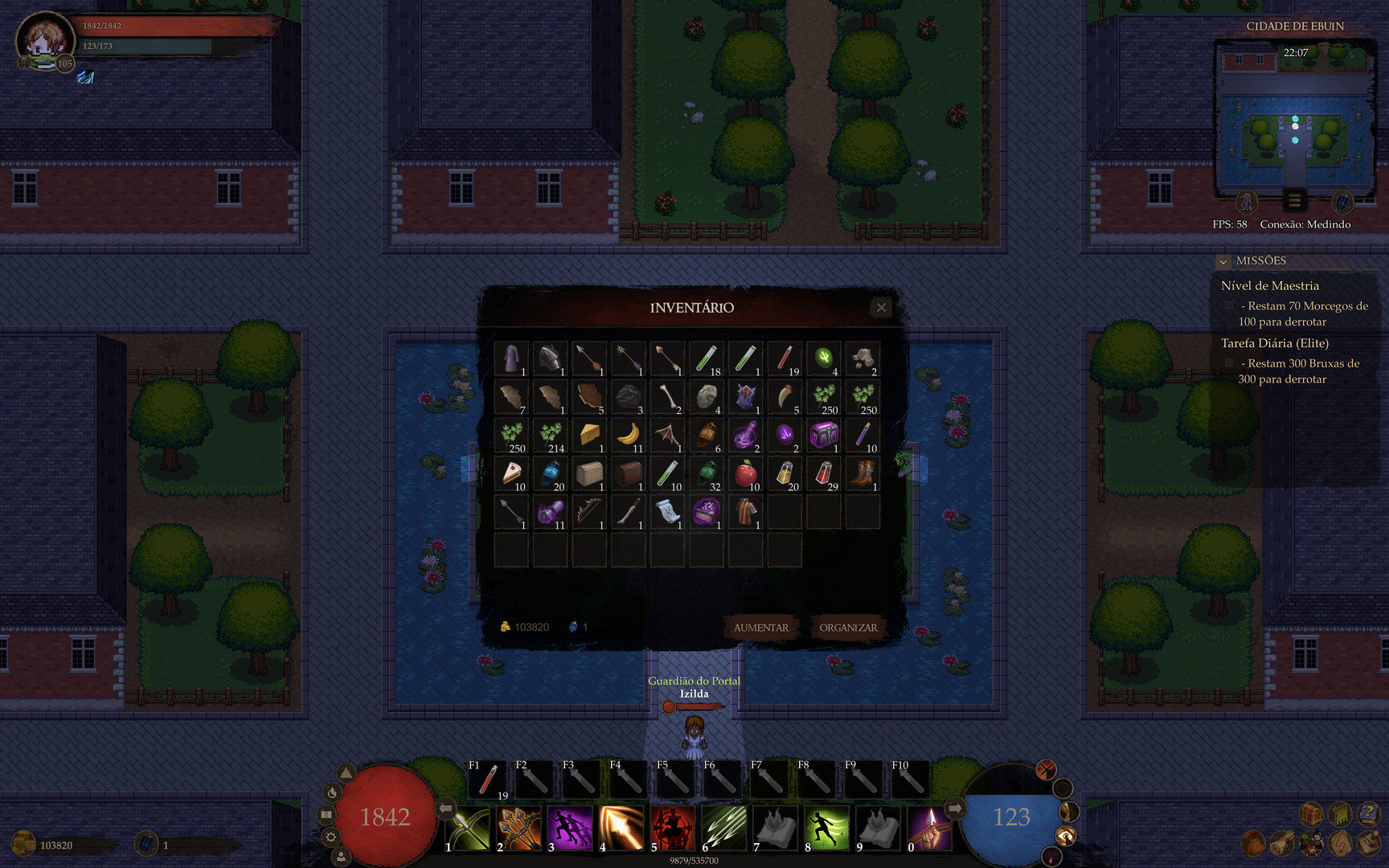Collapse the MISSÕES panel with its chevron
The image size is (1389, 868).
(1224, 261)
